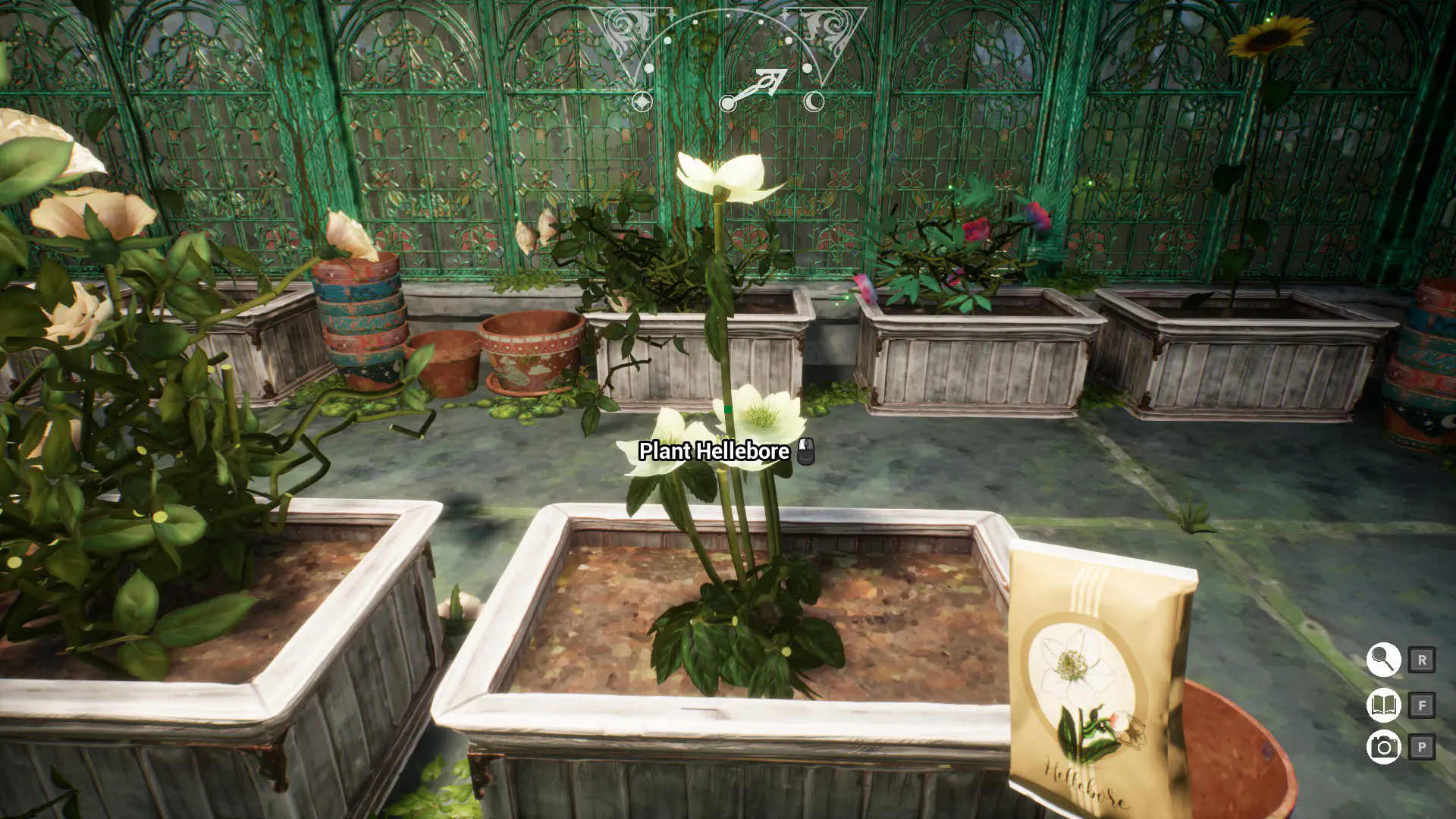1456x819 pixels.
Task: Click the Plant Hellebore action label
Action: pyautogui.click(x=713, y=451)
